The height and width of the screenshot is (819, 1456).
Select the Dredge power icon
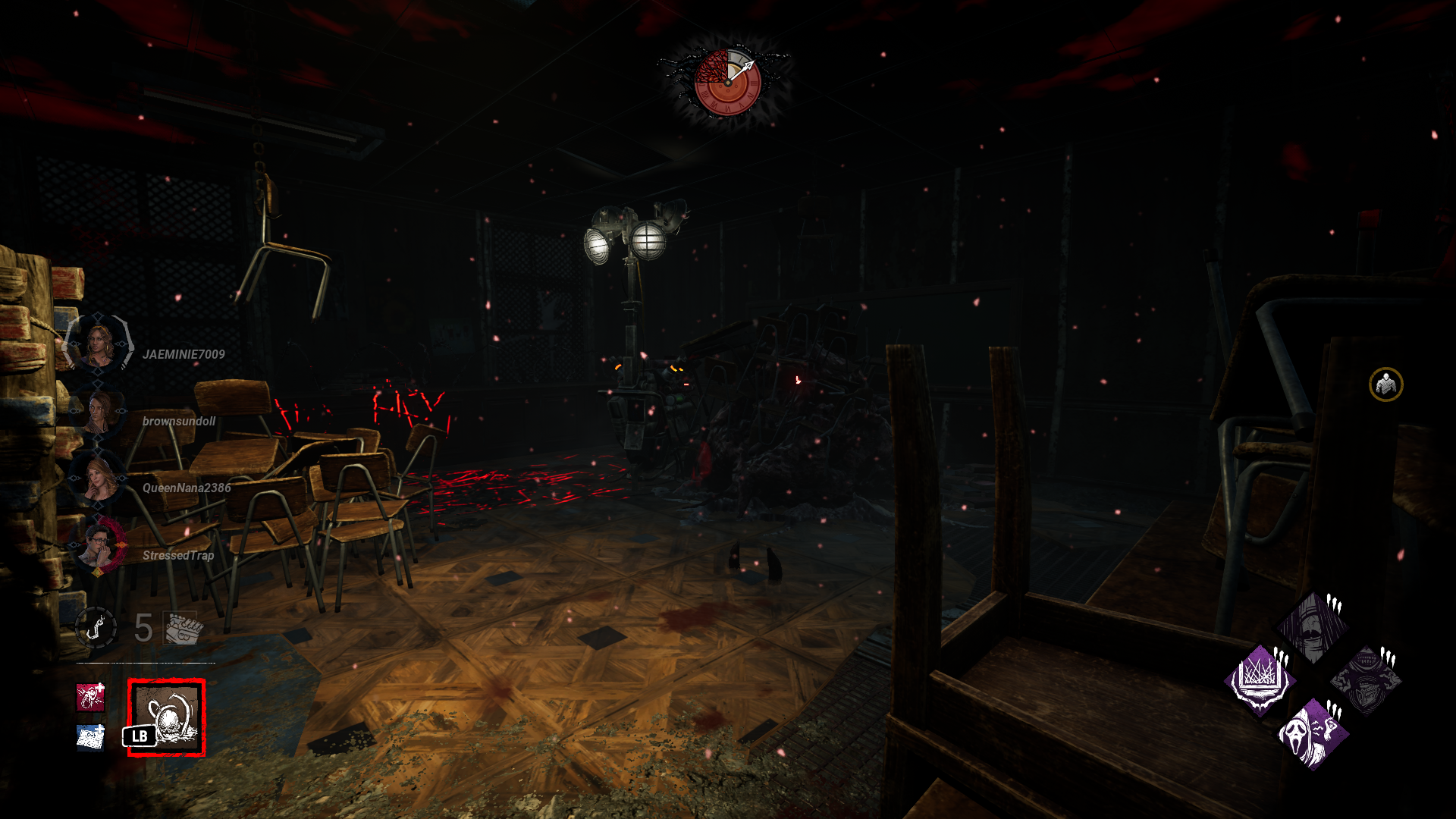tap(167, 717)
